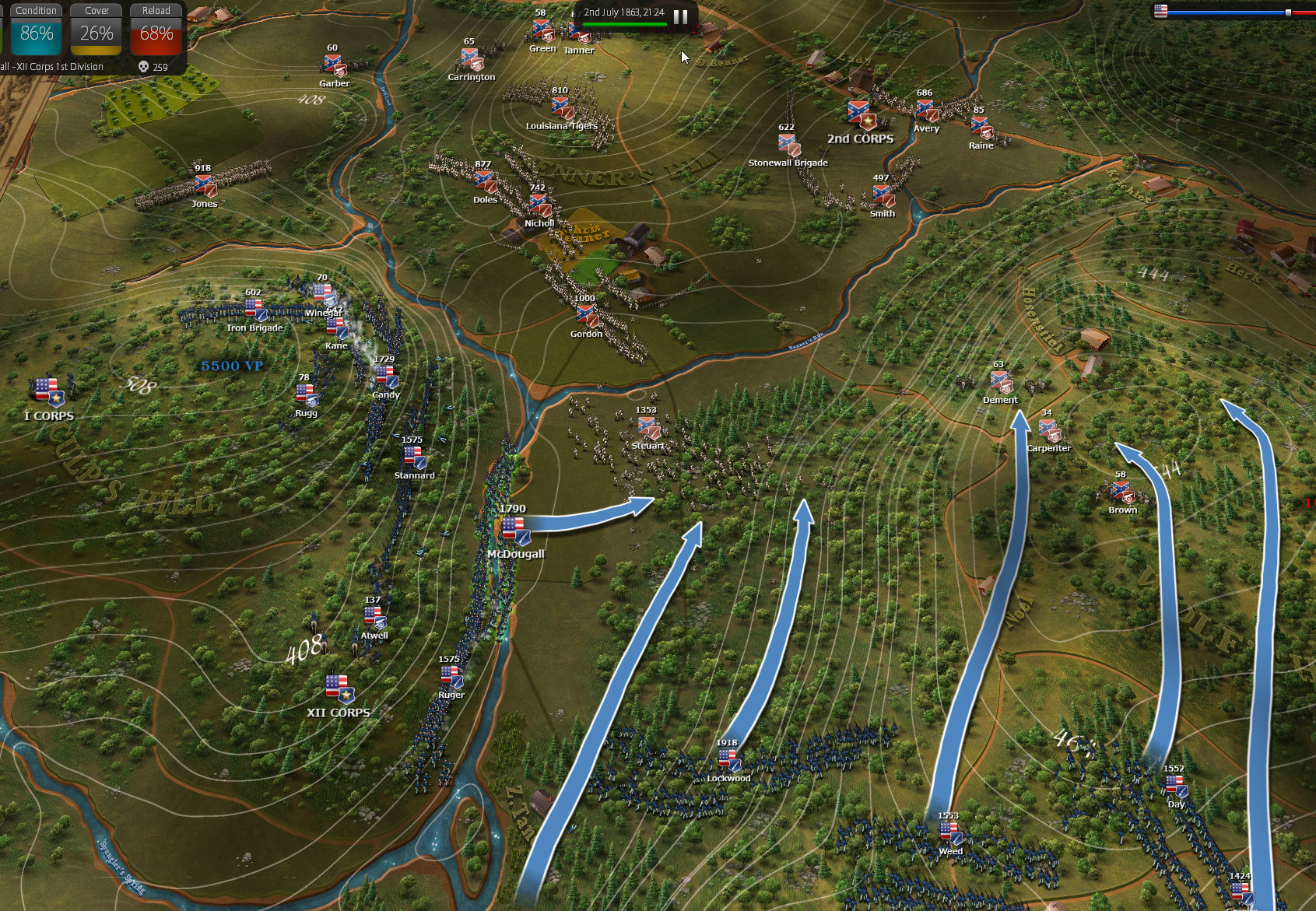Click the pause button beside the date
The image size is (1316, 911).
point(680,16)
